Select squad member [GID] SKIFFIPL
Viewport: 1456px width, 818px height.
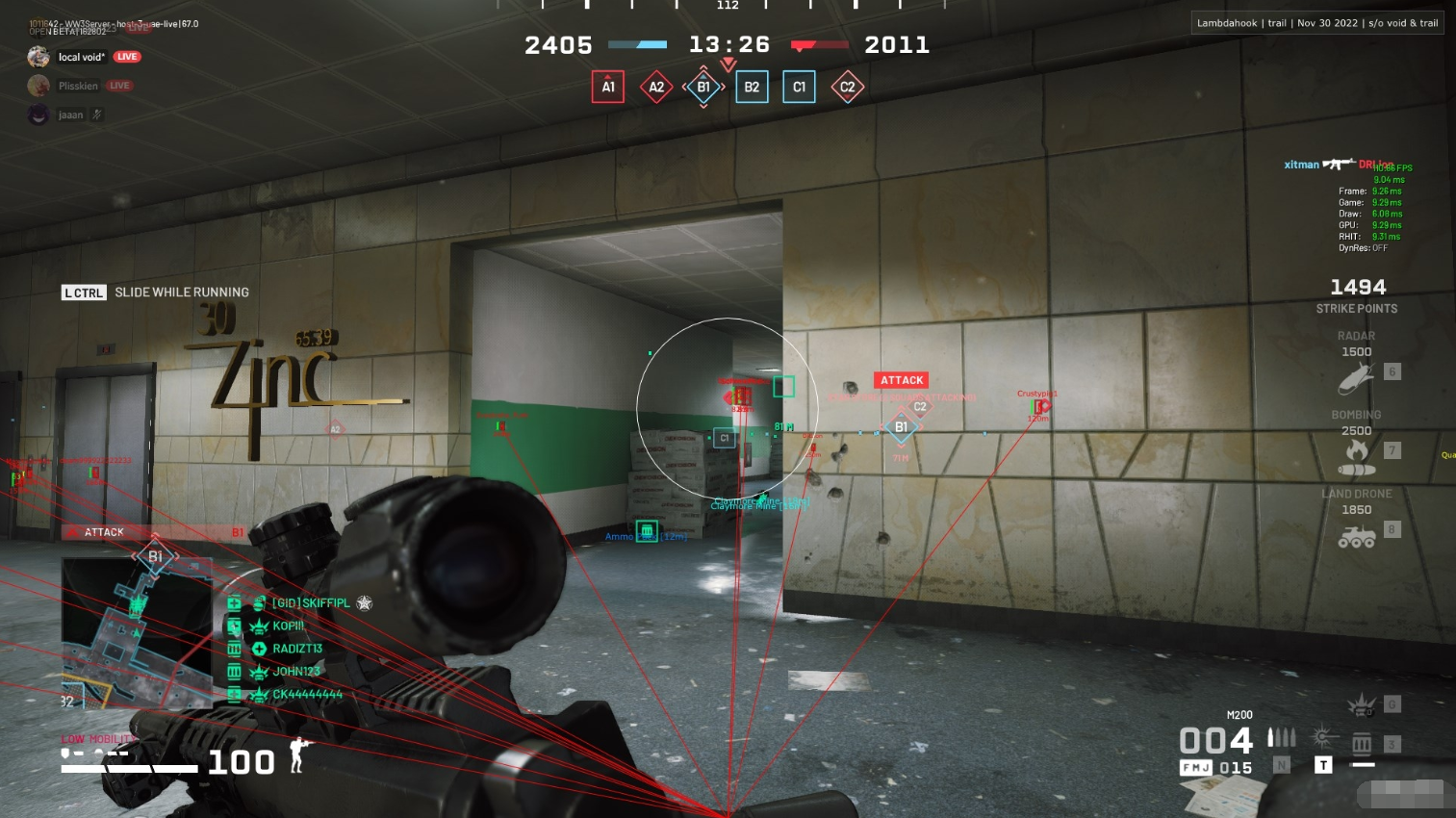pyautogui.click(x=310, y=603)
